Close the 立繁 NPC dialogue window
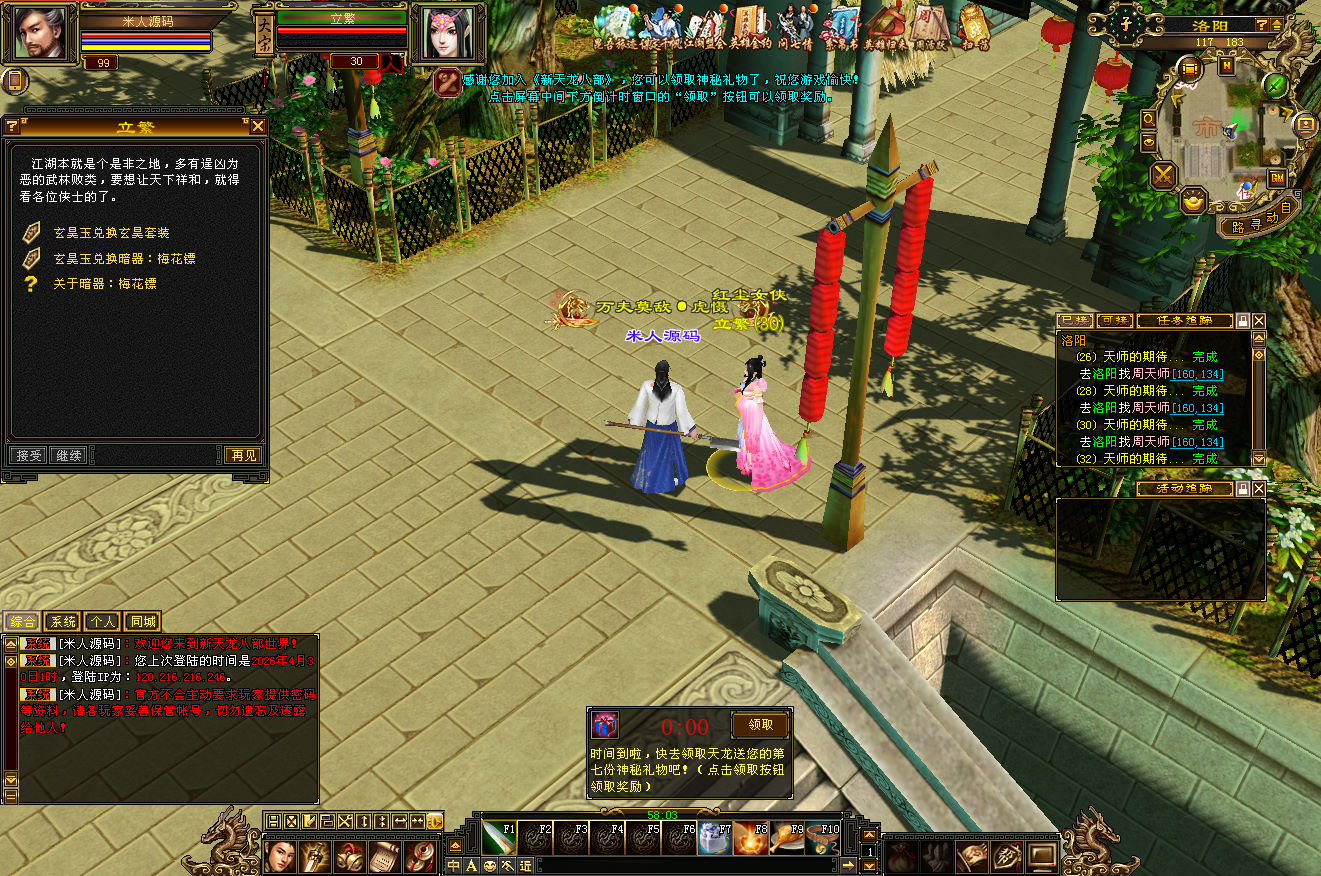This screenshot has height=876, width=1321. [258, 126]
